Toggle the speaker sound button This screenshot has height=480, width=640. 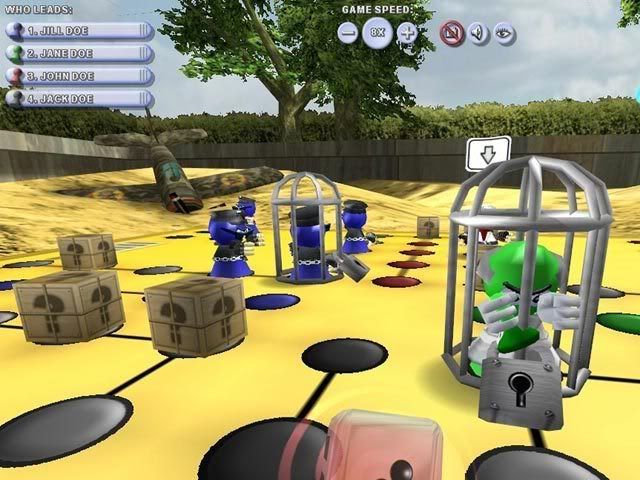479,32
